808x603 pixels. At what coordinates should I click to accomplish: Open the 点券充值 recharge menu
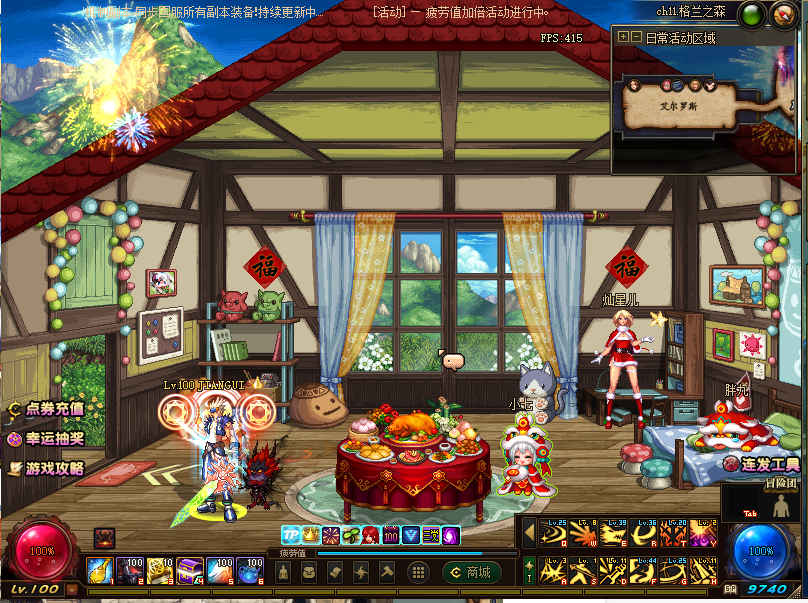pyautogui.click(x=46, y=409)
